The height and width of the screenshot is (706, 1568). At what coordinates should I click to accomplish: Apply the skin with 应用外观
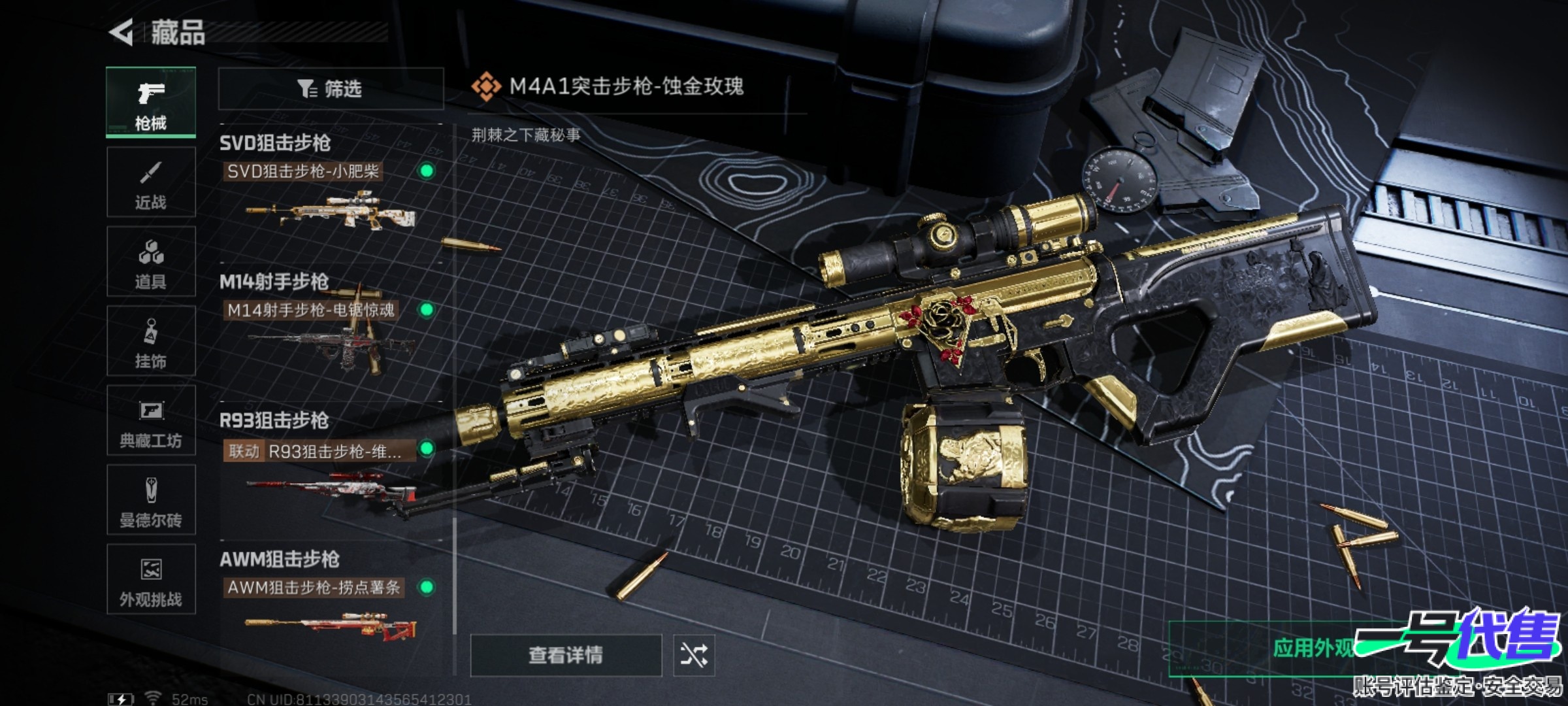[1313, 648]
